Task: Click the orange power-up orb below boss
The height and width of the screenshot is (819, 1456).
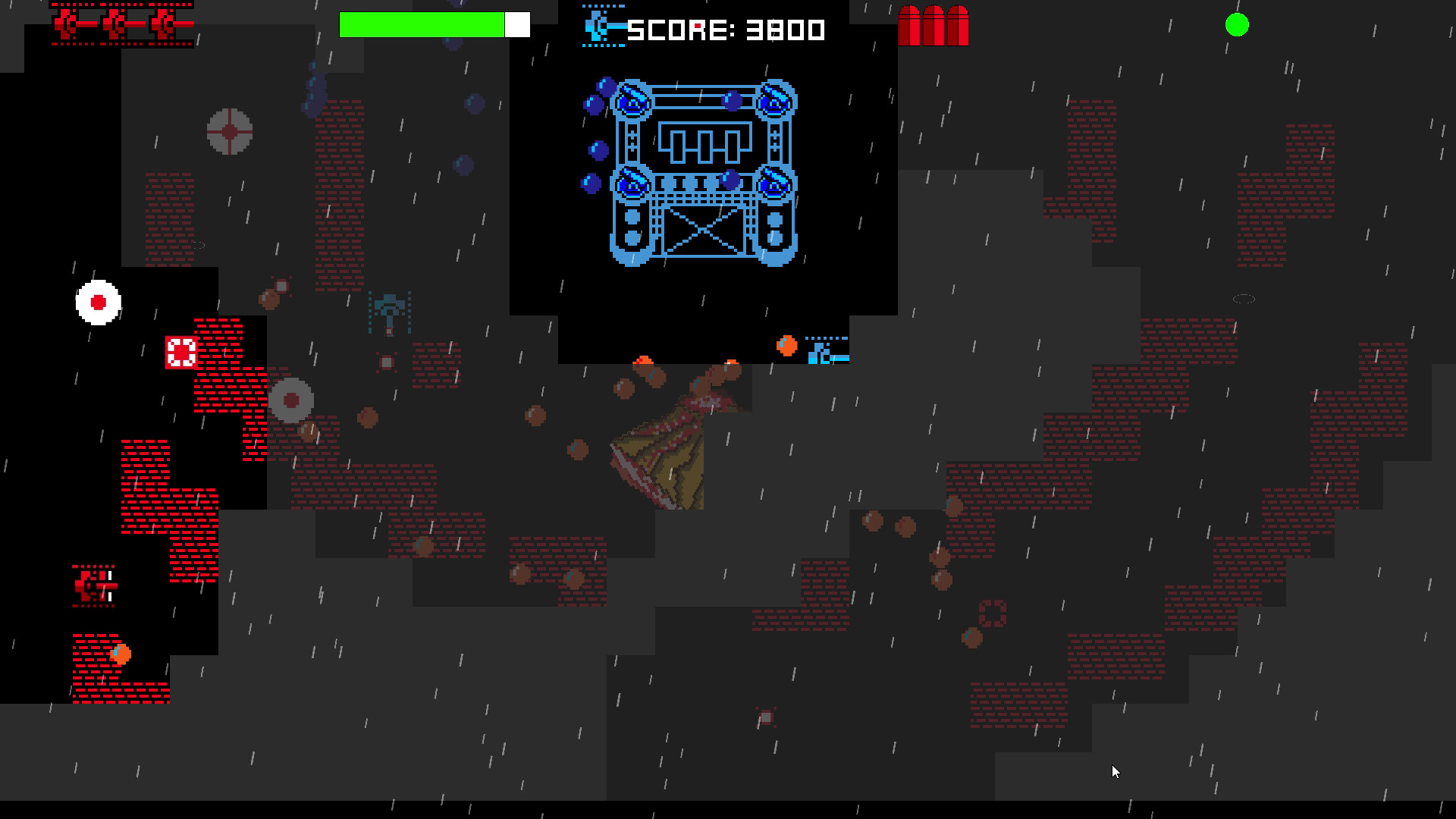Action: [x=786, y=347]
